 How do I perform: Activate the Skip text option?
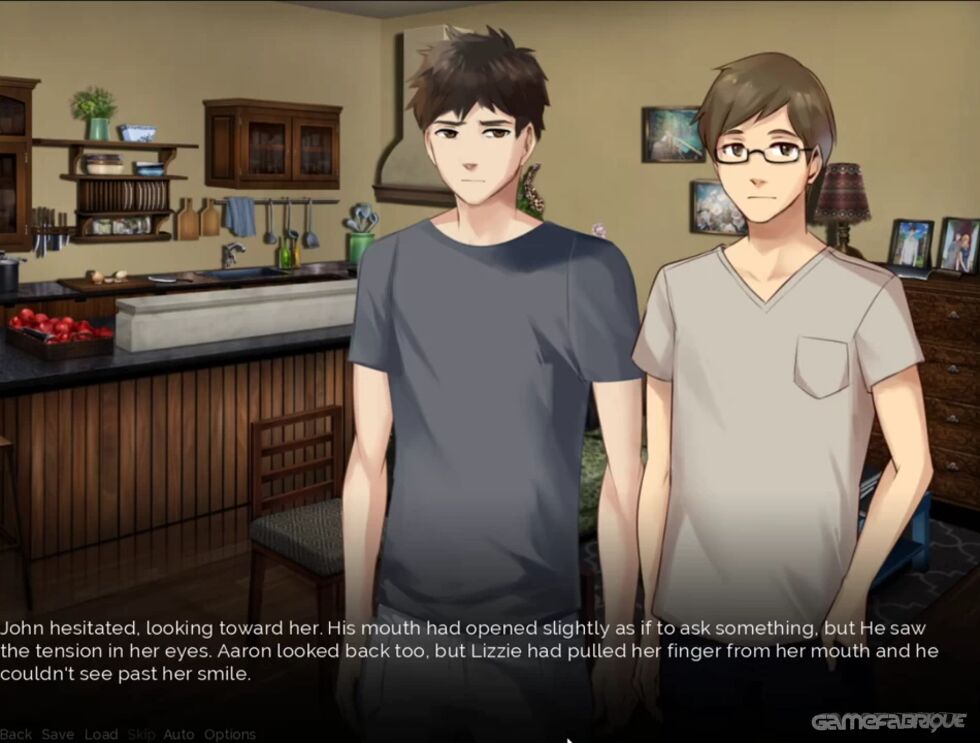click(141, 734)
